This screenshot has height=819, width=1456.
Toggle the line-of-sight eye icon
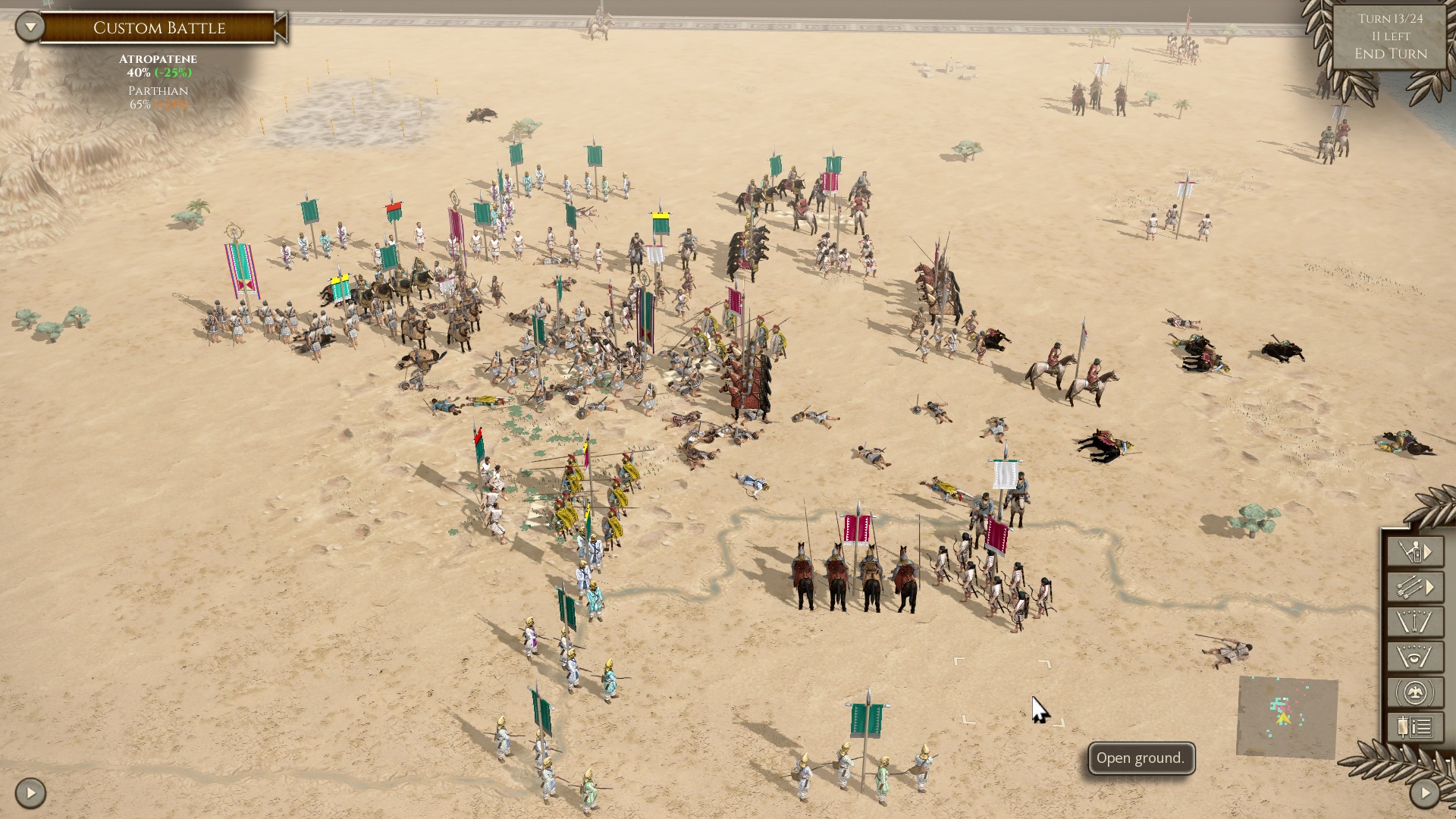1414,655
